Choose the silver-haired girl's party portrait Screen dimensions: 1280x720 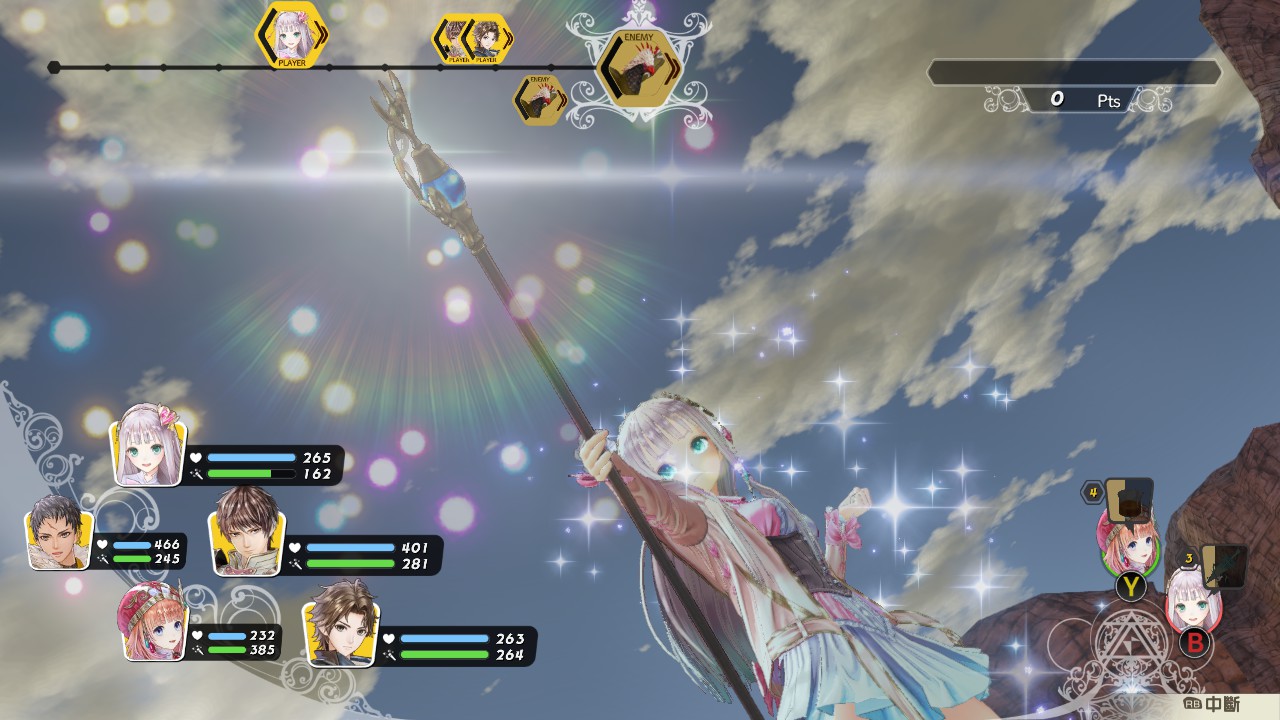coord(150,445)
